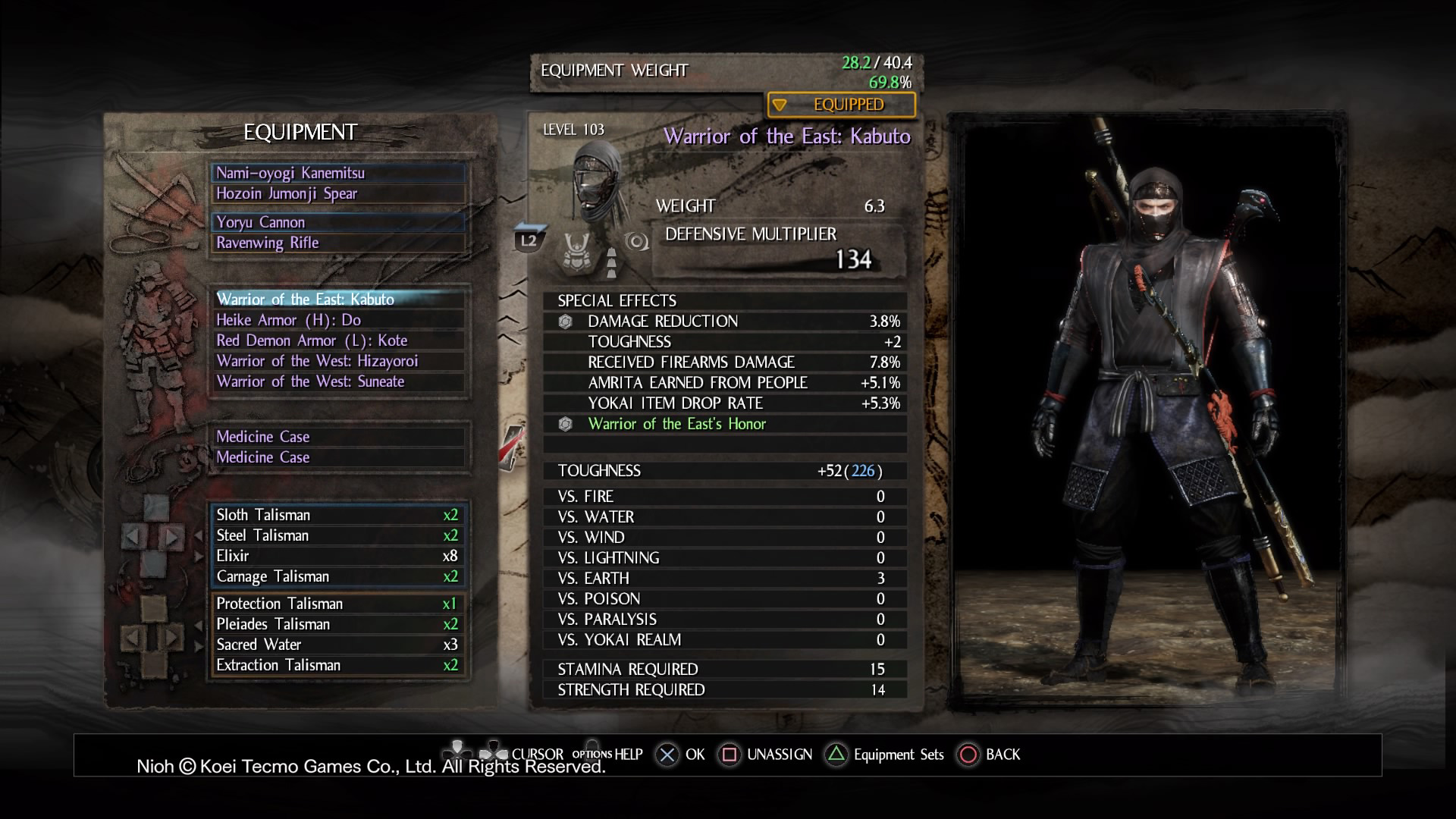Select Warrior of the West: Suneate
The image size is (1456, 819).
338,381
